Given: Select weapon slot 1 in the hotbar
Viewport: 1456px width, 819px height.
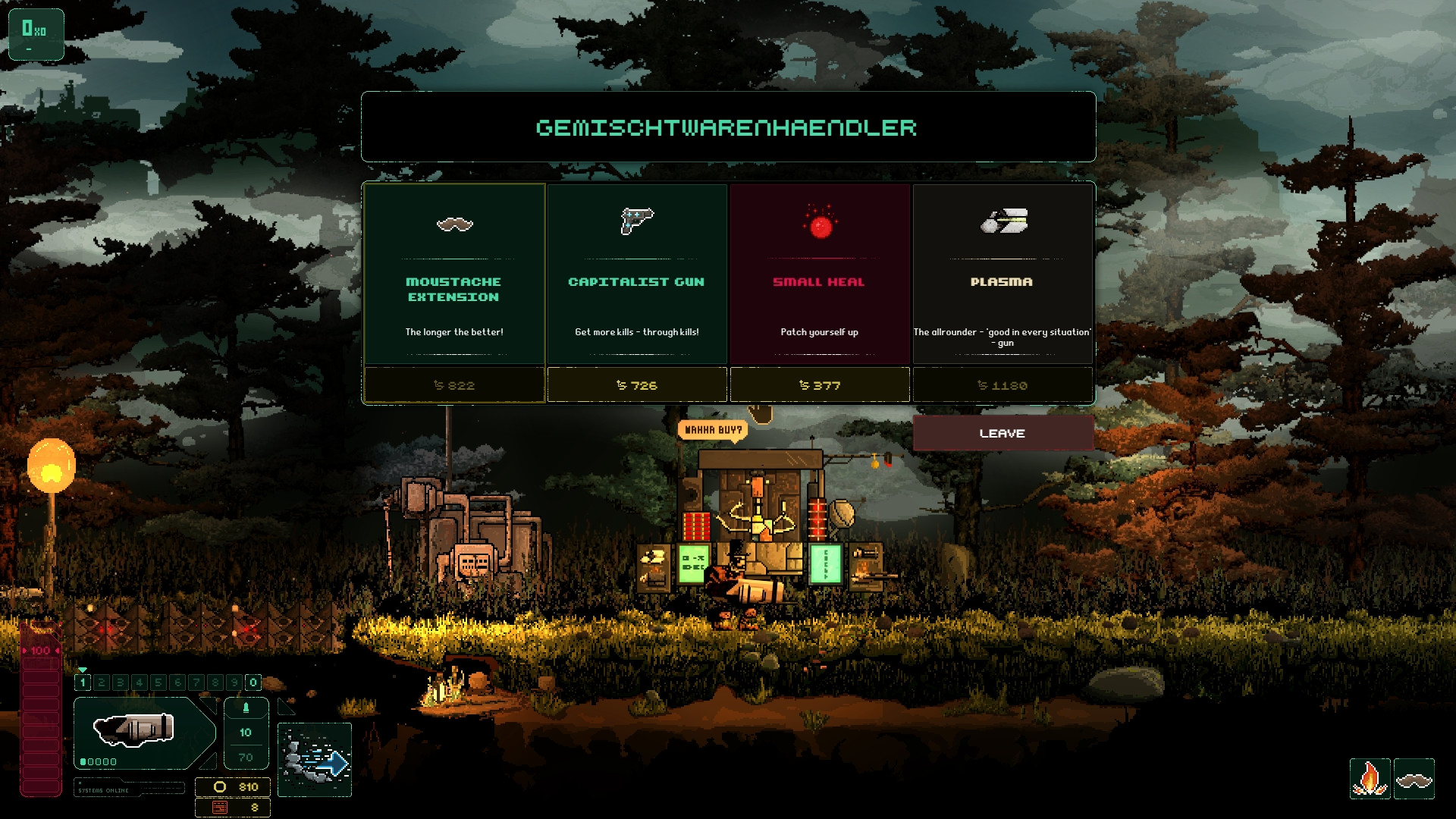Looking at the screenshot, I should [x=83, y=682].
